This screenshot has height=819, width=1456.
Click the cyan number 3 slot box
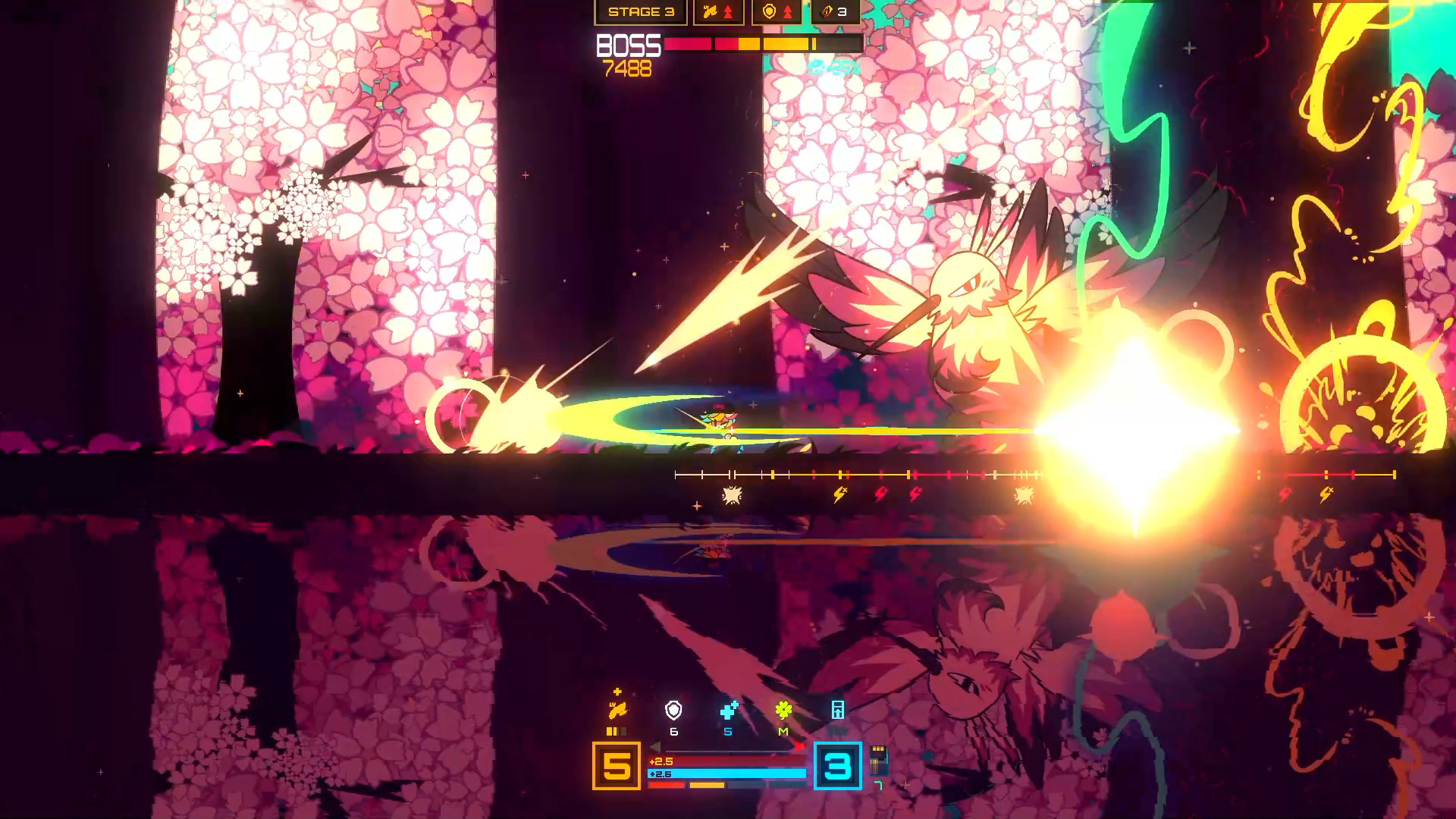click(x=838, y=766)
